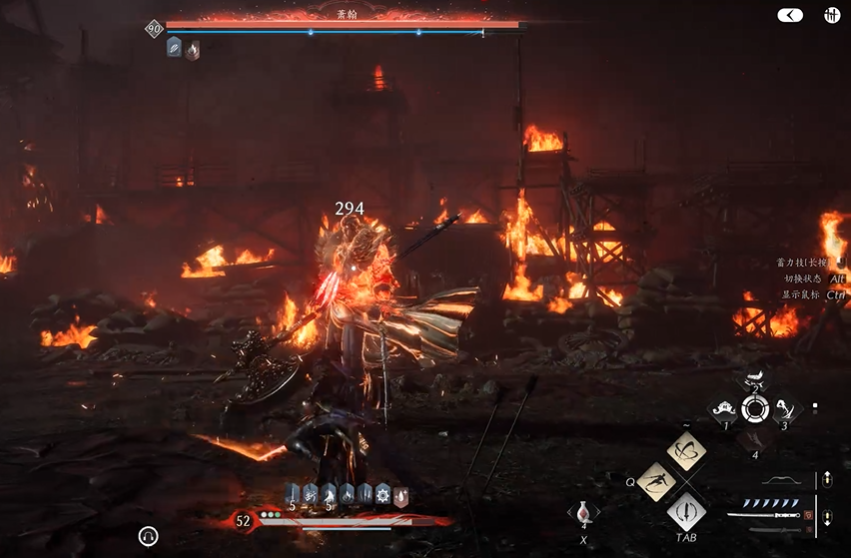Click the central circular item wheel
851x558 pixels.
(x=755, y=408)
